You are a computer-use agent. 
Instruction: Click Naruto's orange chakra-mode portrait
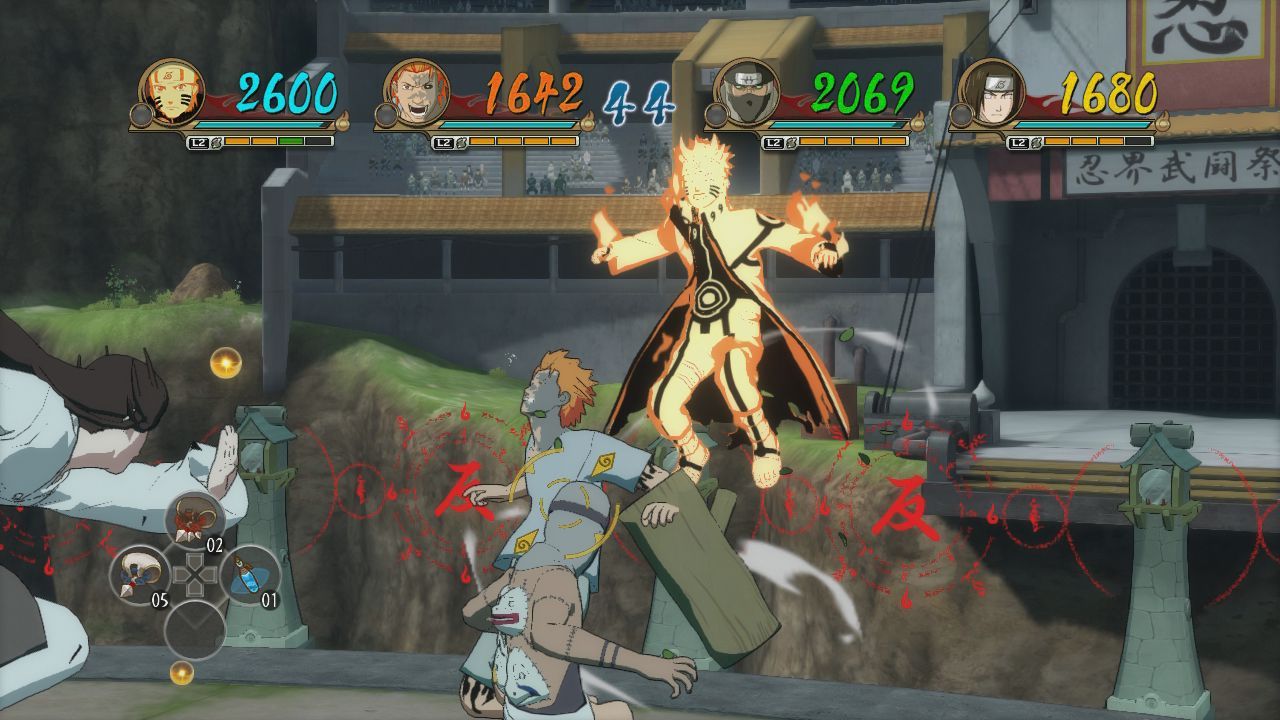point(171,93)
